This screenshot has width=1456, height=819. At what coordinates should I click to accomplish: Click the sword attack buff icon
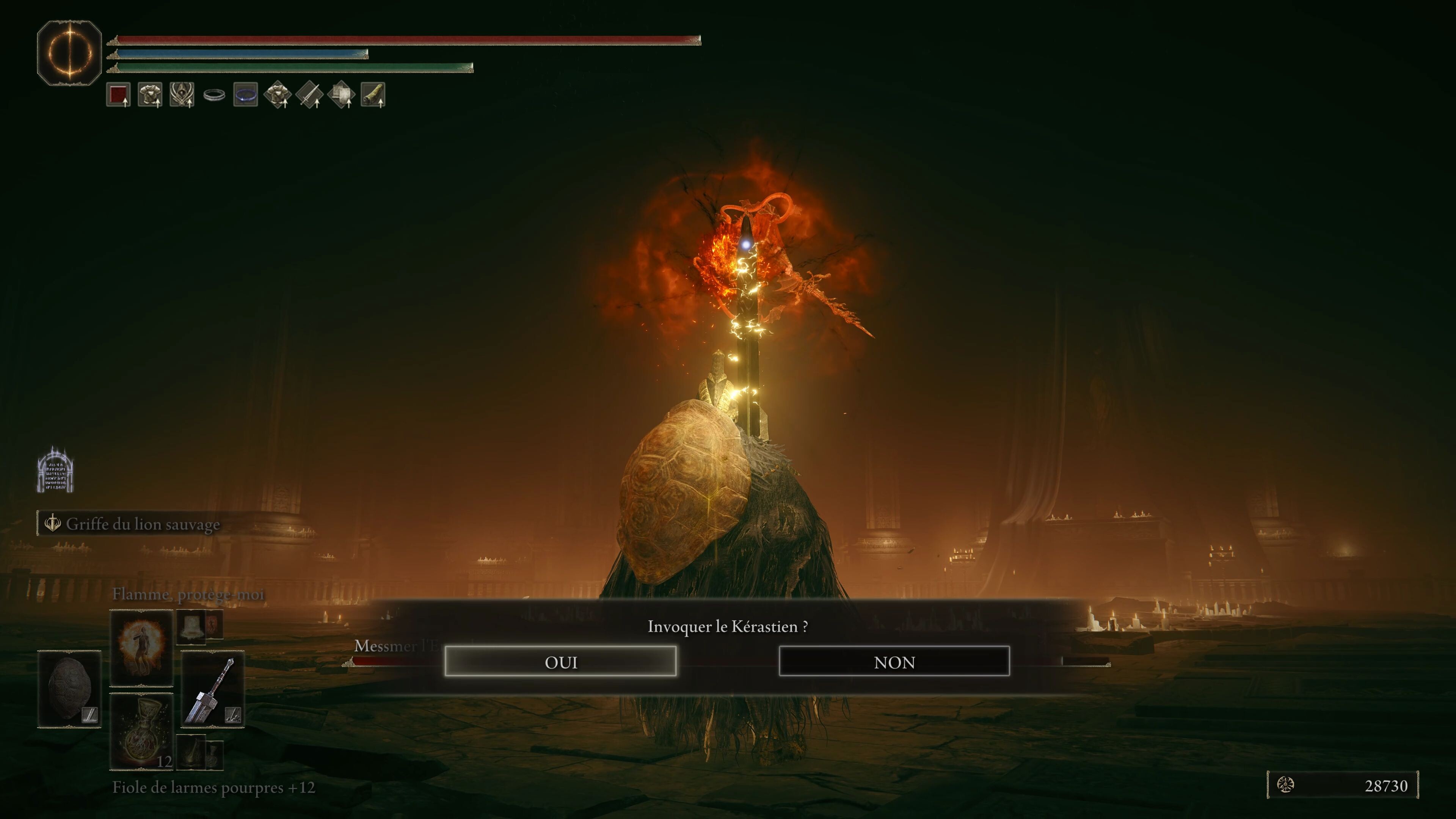point(310,94)
